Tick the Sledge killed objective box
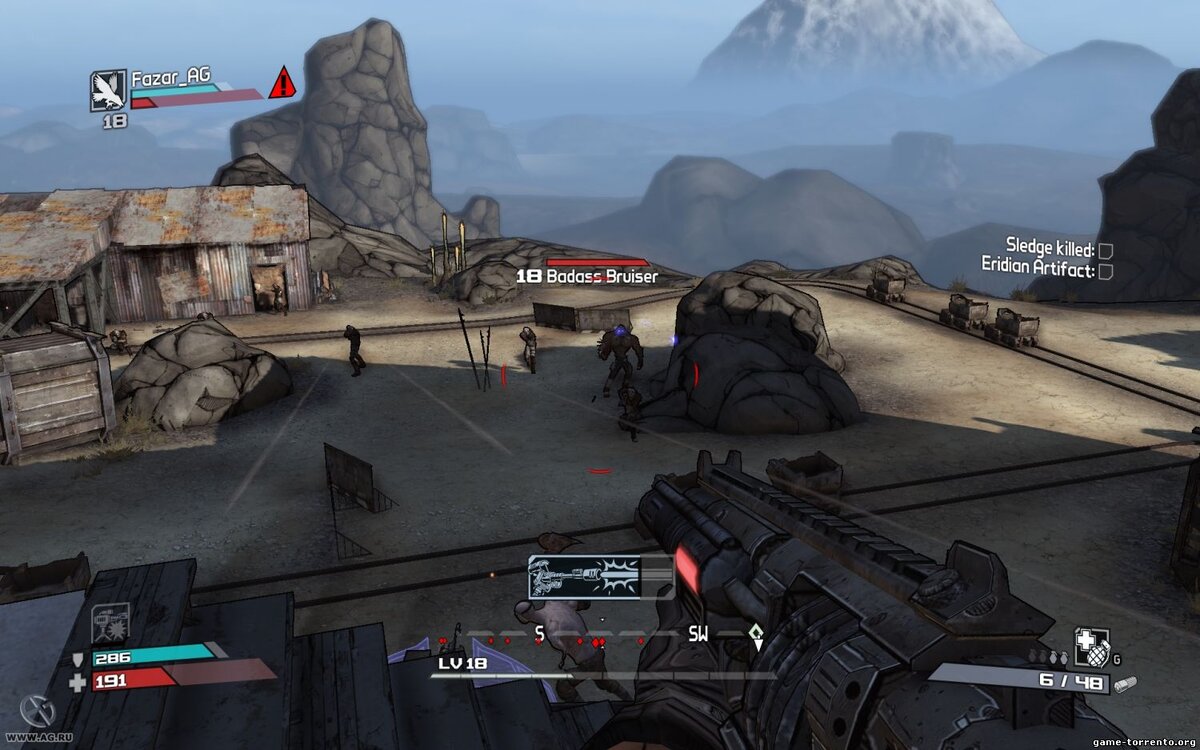Screen dimensions: 1200x750 click(1106, 251)
